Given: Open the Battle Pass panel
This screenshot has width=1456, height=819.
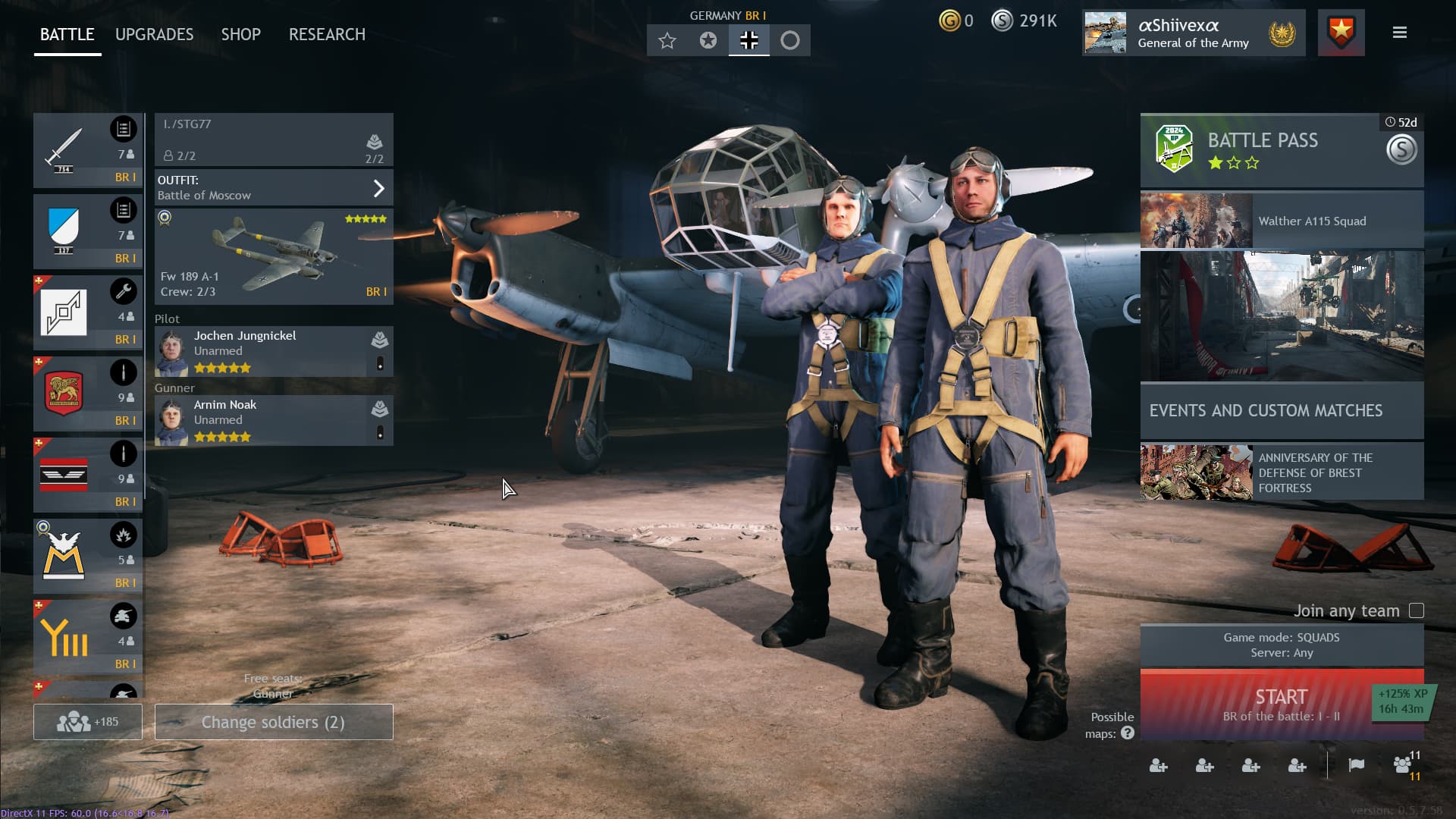Looking at the screenshot, I should [x=1281, y=150].
